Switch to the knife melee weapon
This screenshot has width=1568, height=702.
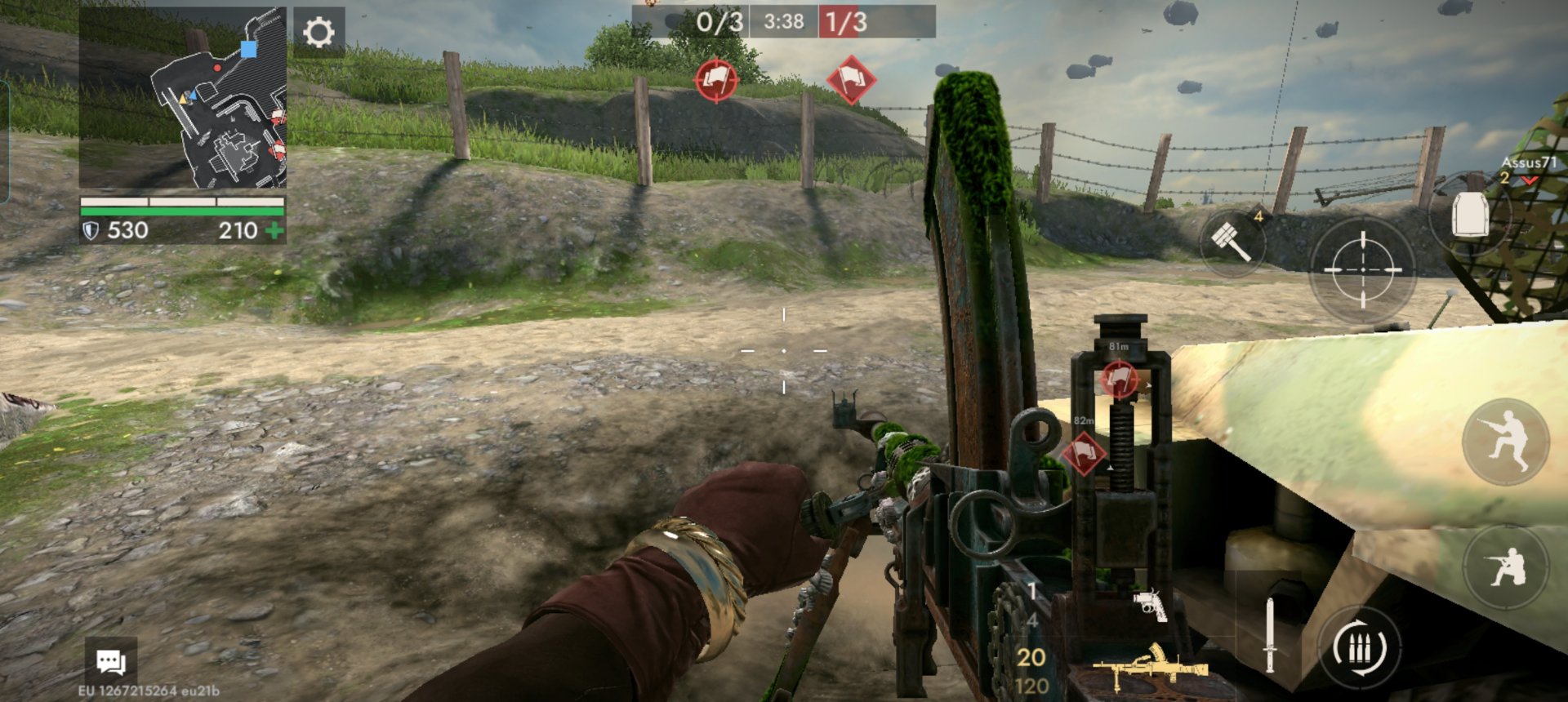(x=1270, y=635)
